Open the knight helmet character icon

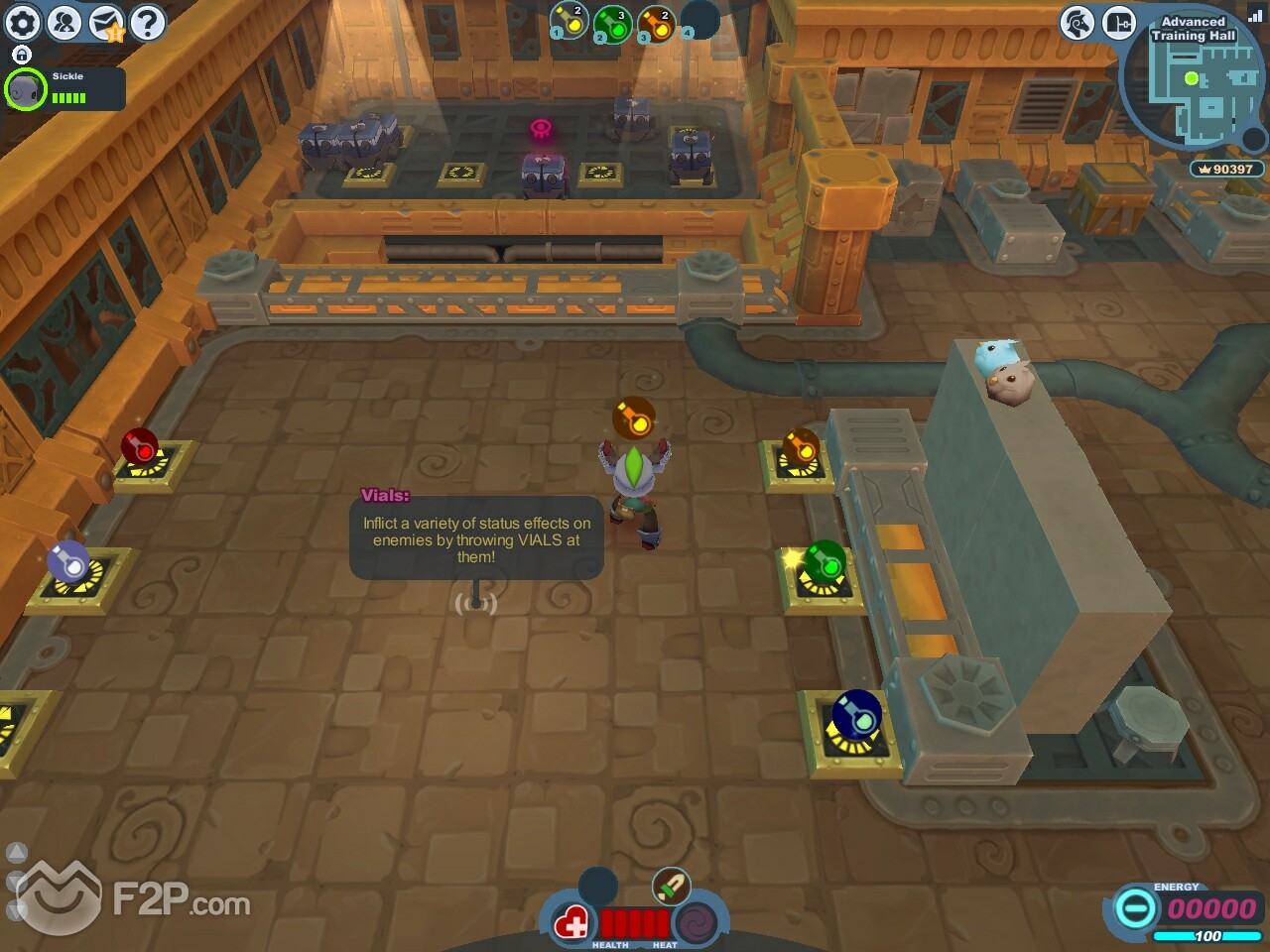click(1077, 22)
